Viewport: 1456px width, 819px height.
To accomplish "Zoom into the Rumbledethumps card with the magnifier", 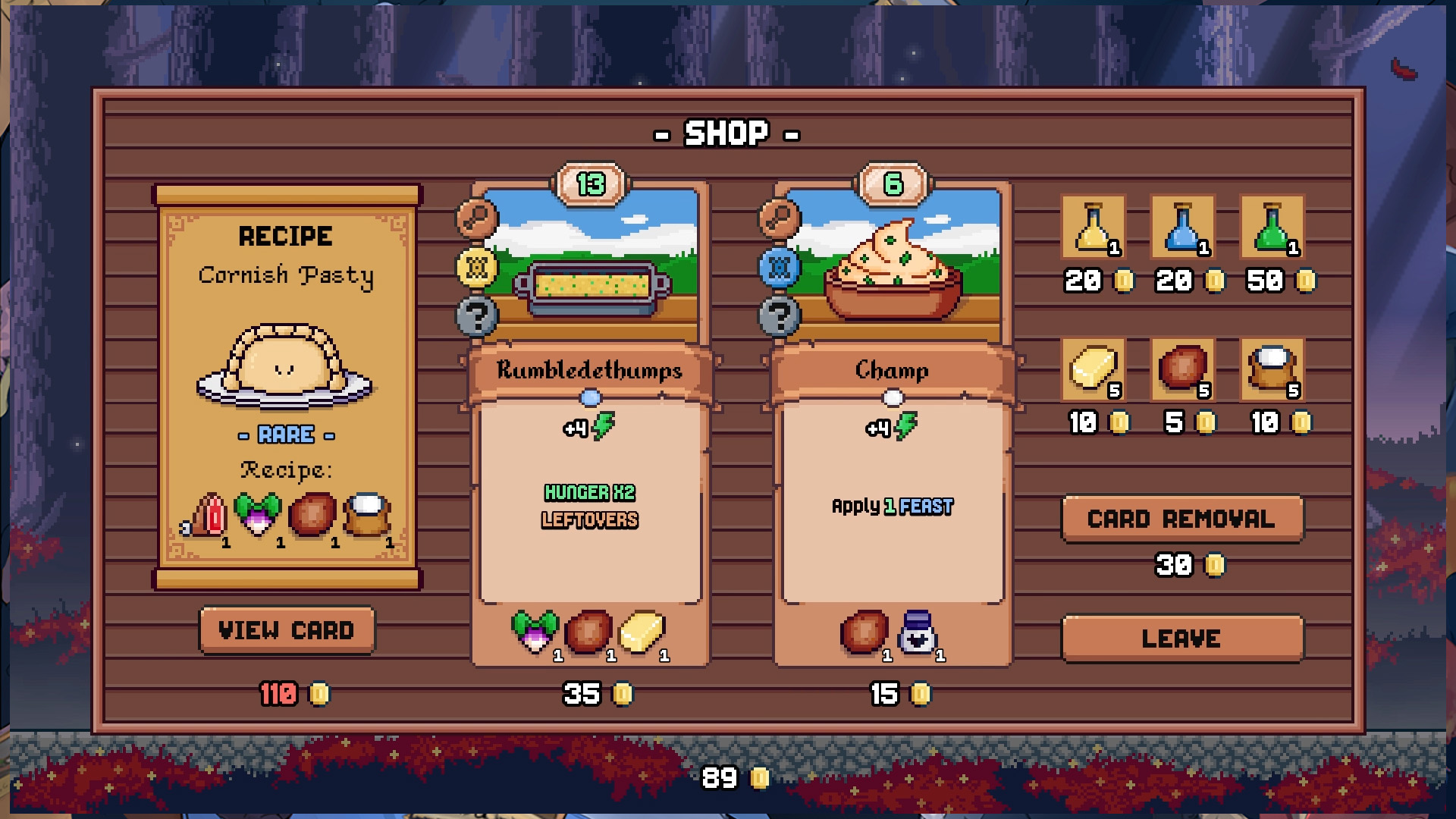I will pos(475,218).
